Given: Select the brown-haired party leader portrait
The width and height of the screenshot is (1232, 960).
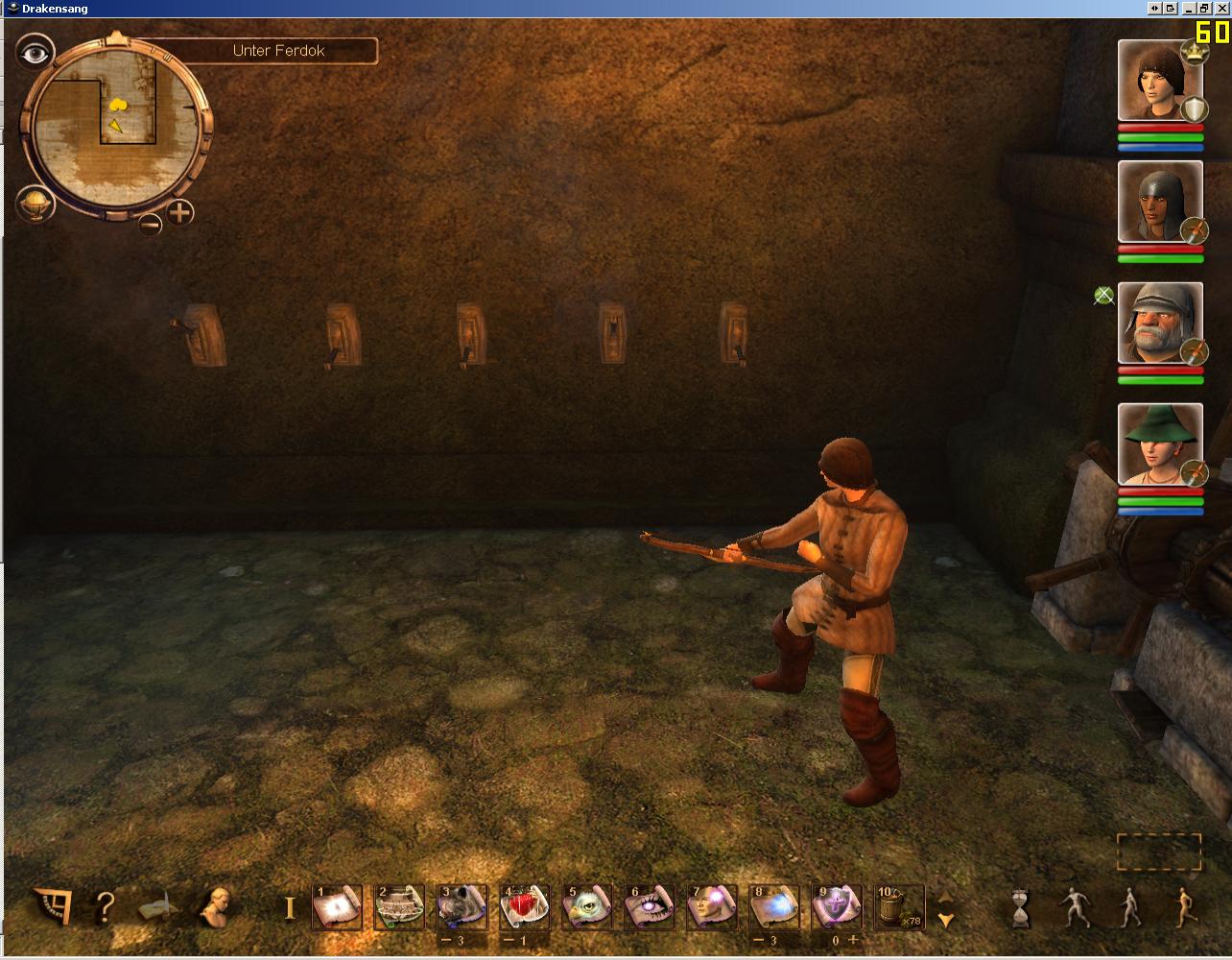Looking at the screenshot, I should click(1159, 81).
